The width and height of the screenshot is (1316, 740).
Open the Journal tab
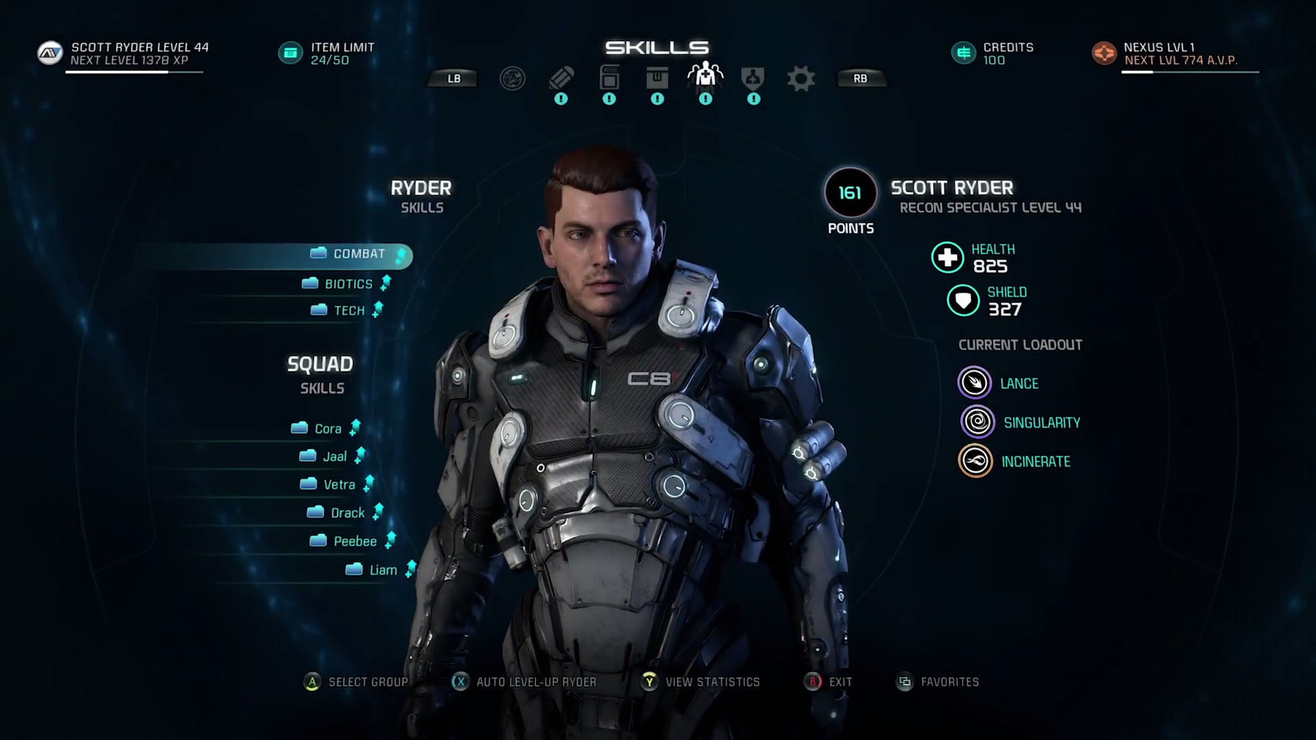[x=560, y=78]
